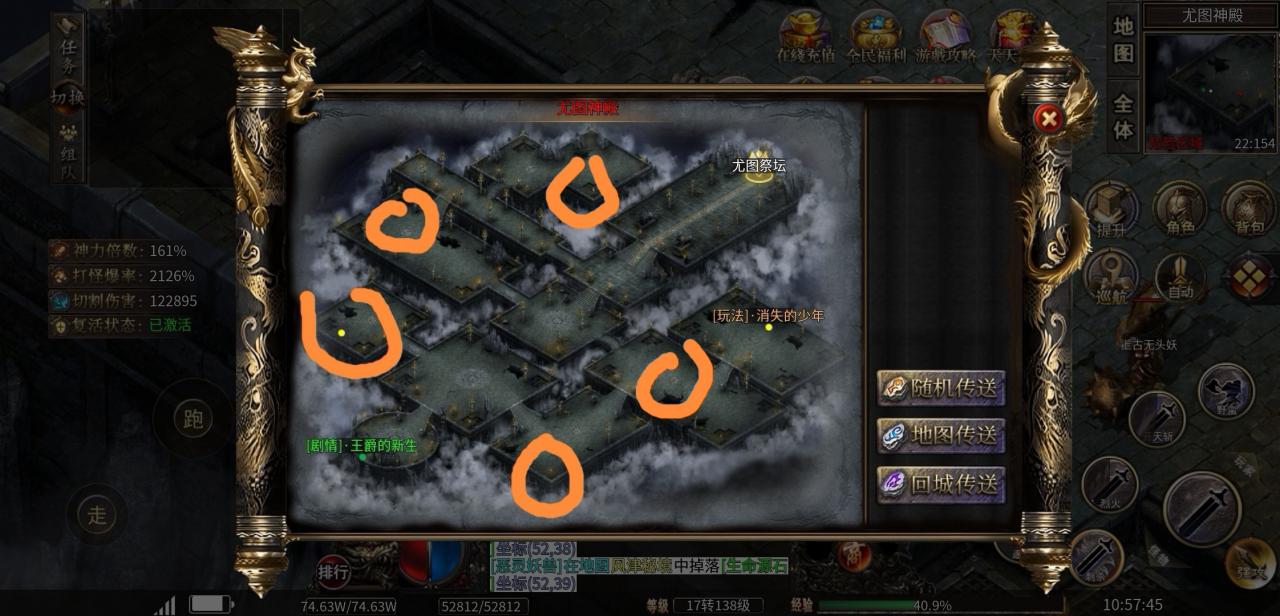Activate the 回城传送 return-to-town button
1280x616 pixels.
[x=940, y=484]
